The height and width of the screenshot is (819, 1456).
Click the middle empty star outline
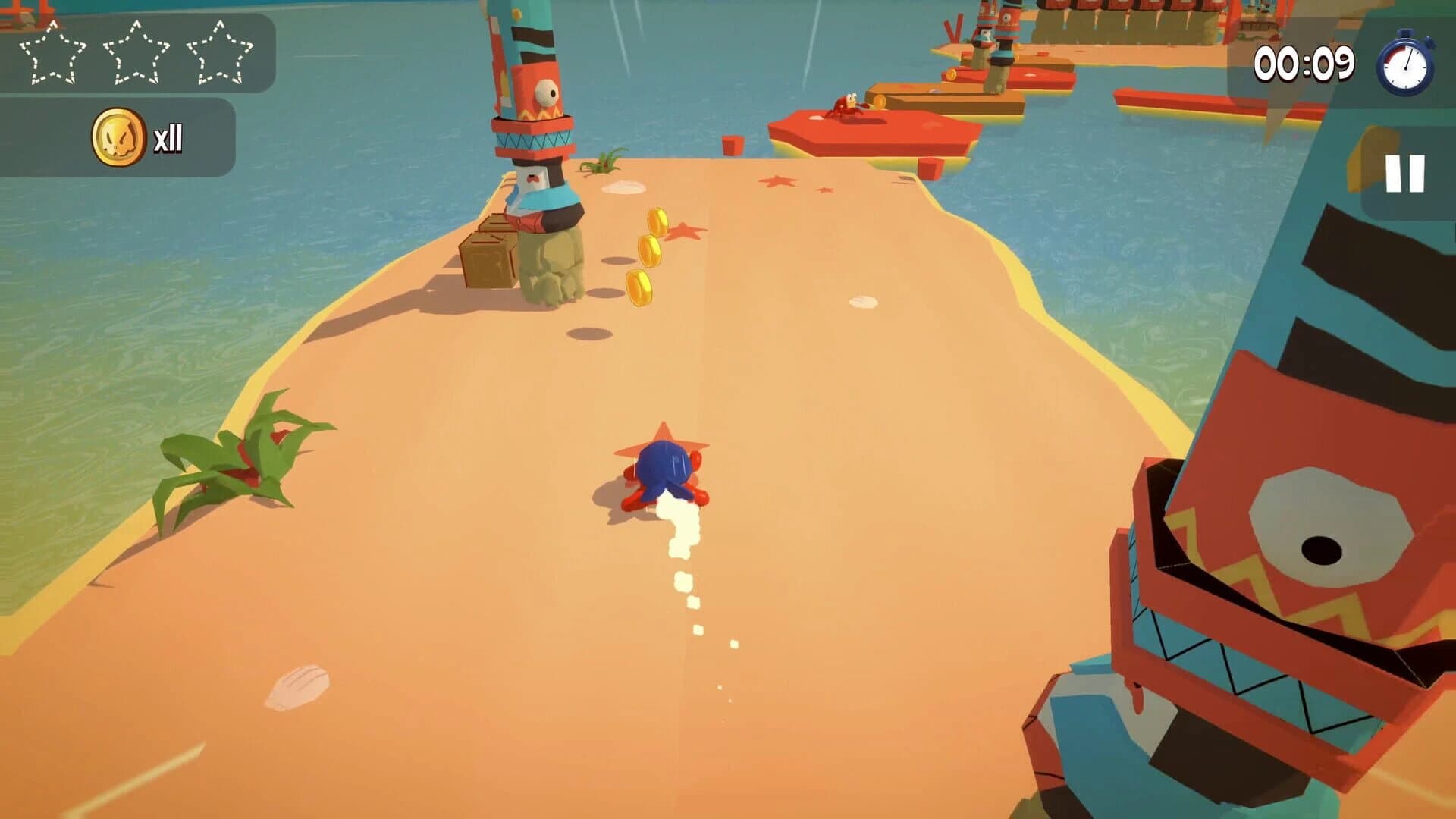click(x=136, y=51)
